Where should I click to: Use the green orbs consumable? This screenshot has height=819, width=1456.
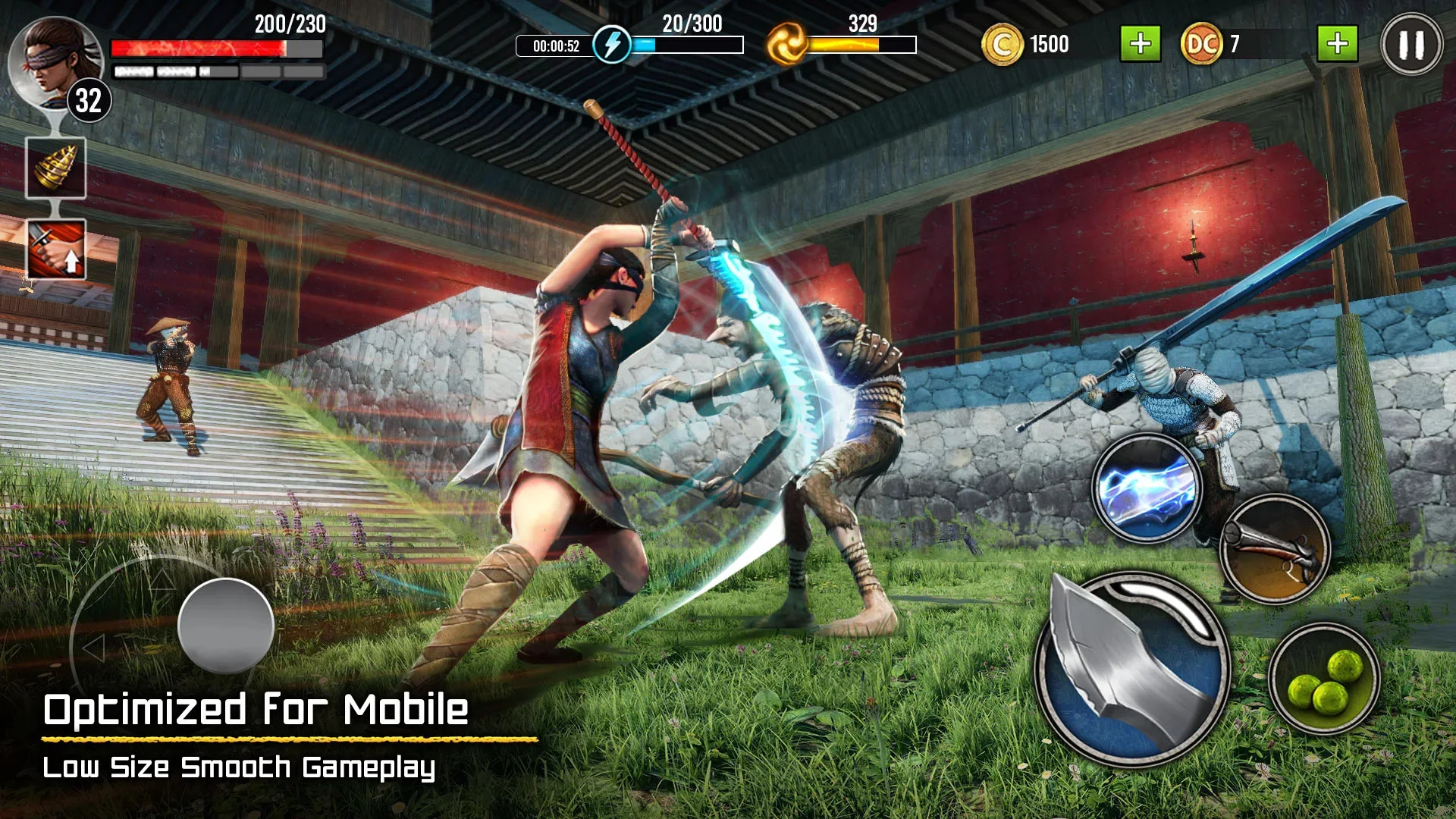pos(1324,679)
